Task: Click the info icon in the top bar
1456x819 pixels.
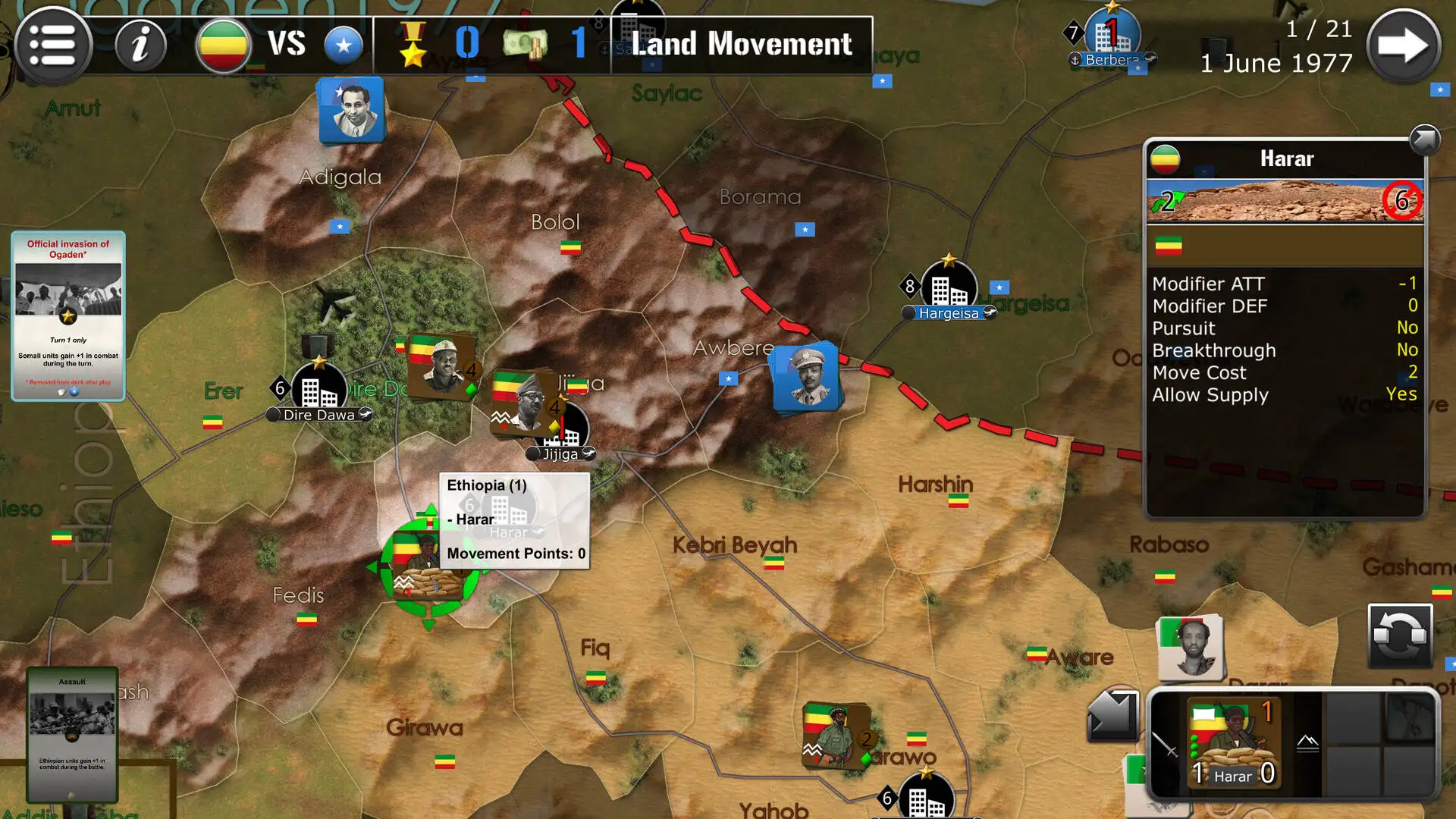Action: (x=140, y=45)
